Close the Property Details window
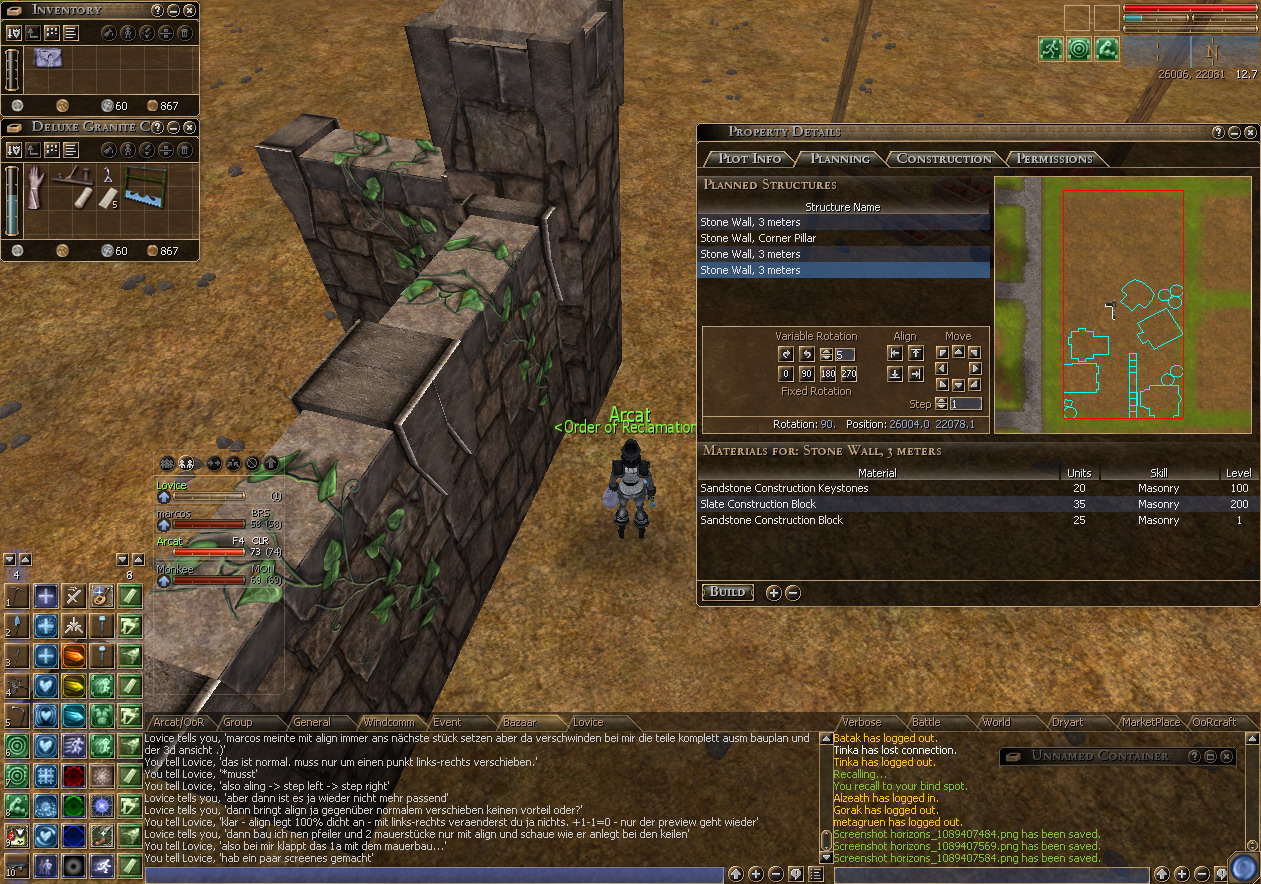The height and width of the screenshot is (884, 1261). (x=1249, y=132)
